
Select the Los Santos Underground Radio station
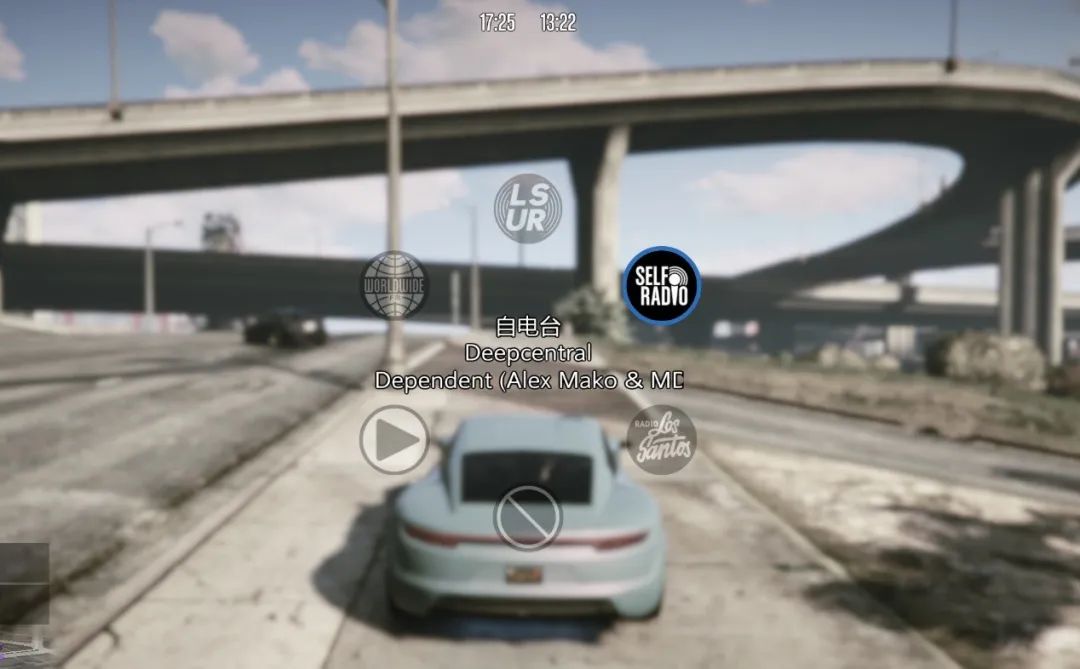pos(528,208)
